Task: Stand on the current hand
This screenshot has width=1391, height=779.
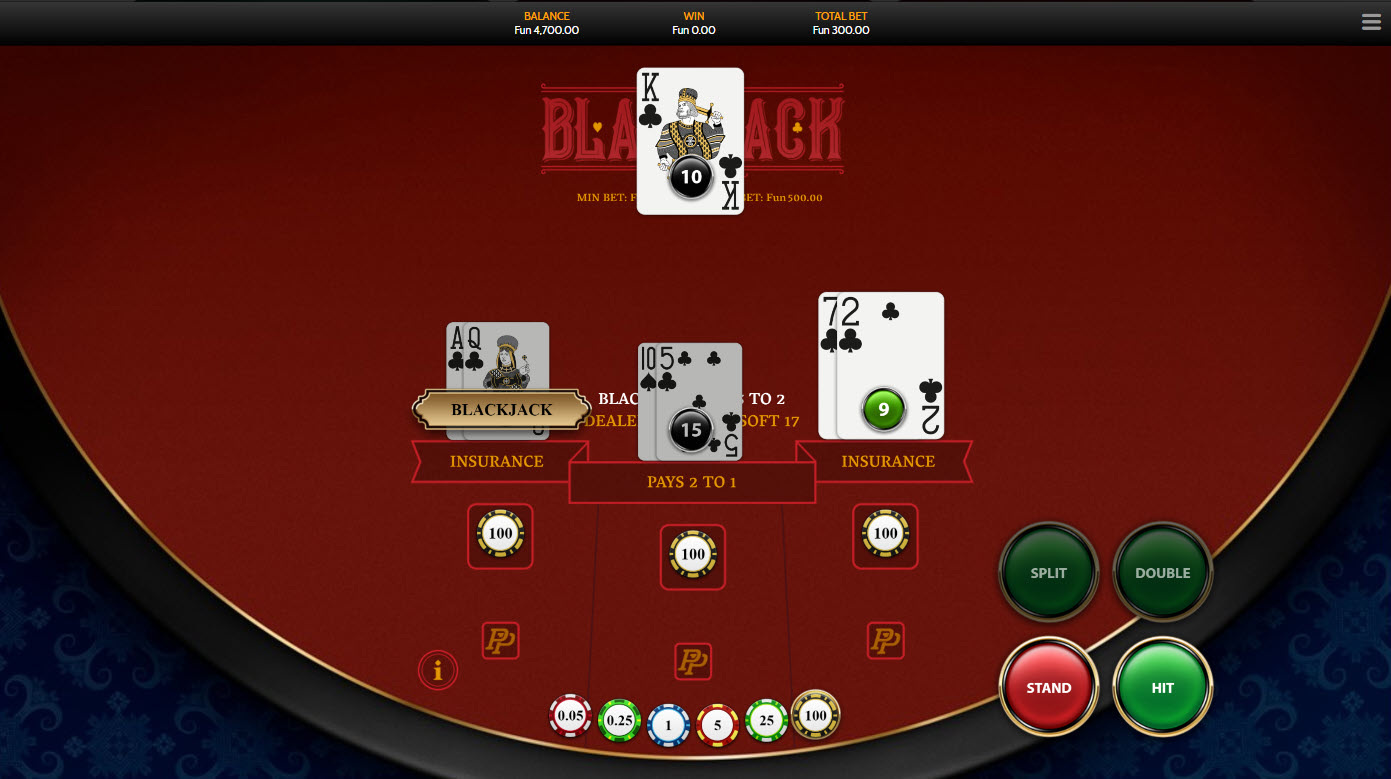Action: click(1049, 688)
